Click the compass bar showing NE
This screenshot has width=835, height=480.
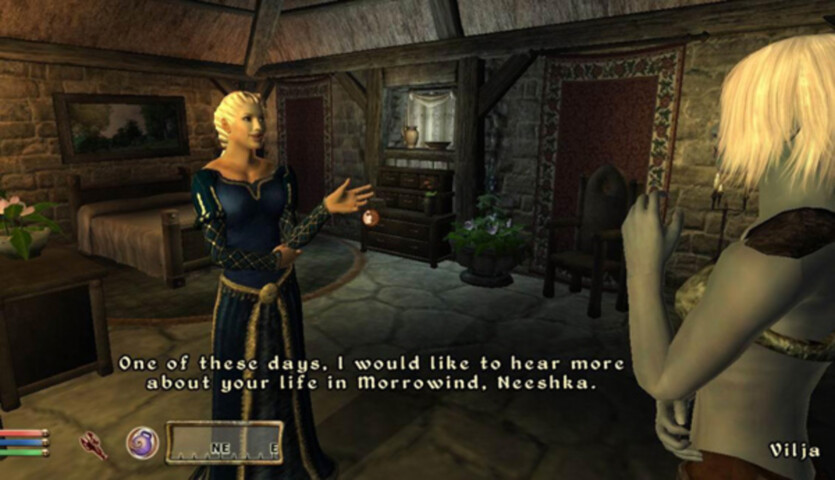(x=224, y=443)
